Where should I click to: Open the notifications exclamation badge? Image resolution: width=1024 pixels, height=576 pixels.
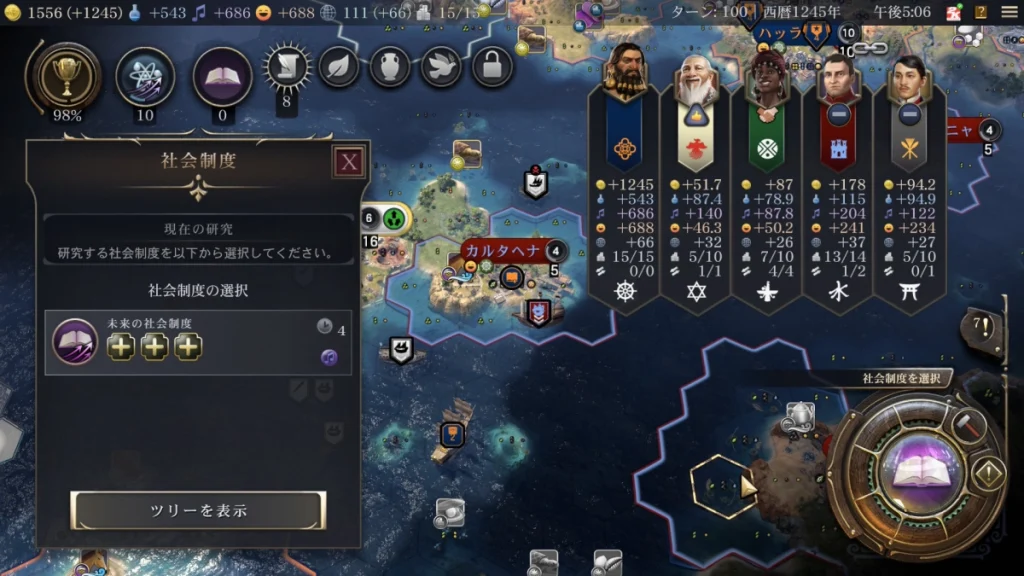pos(981,326)
